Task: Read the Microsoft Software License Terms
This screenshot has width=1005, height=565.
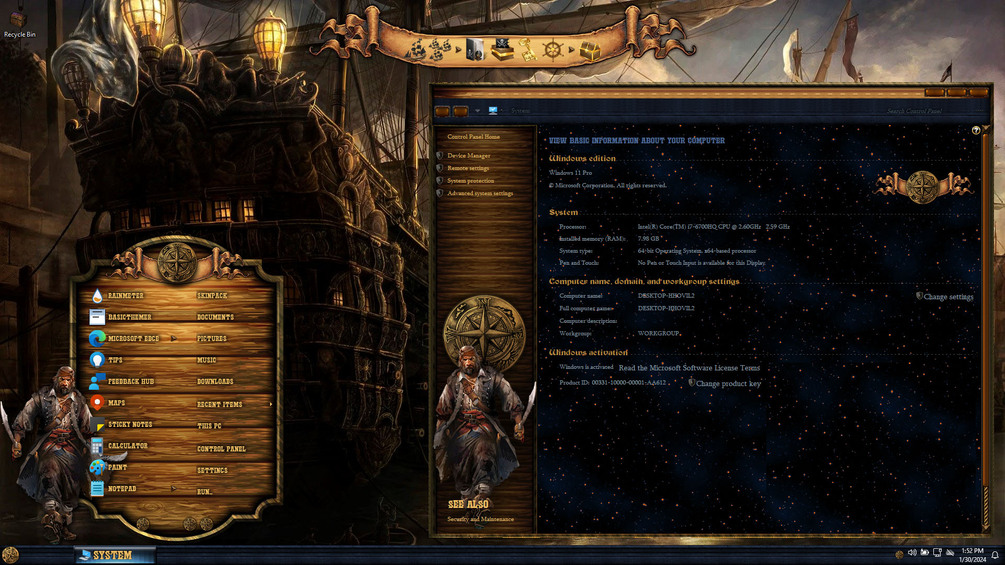Action: (x=689, y=368)
